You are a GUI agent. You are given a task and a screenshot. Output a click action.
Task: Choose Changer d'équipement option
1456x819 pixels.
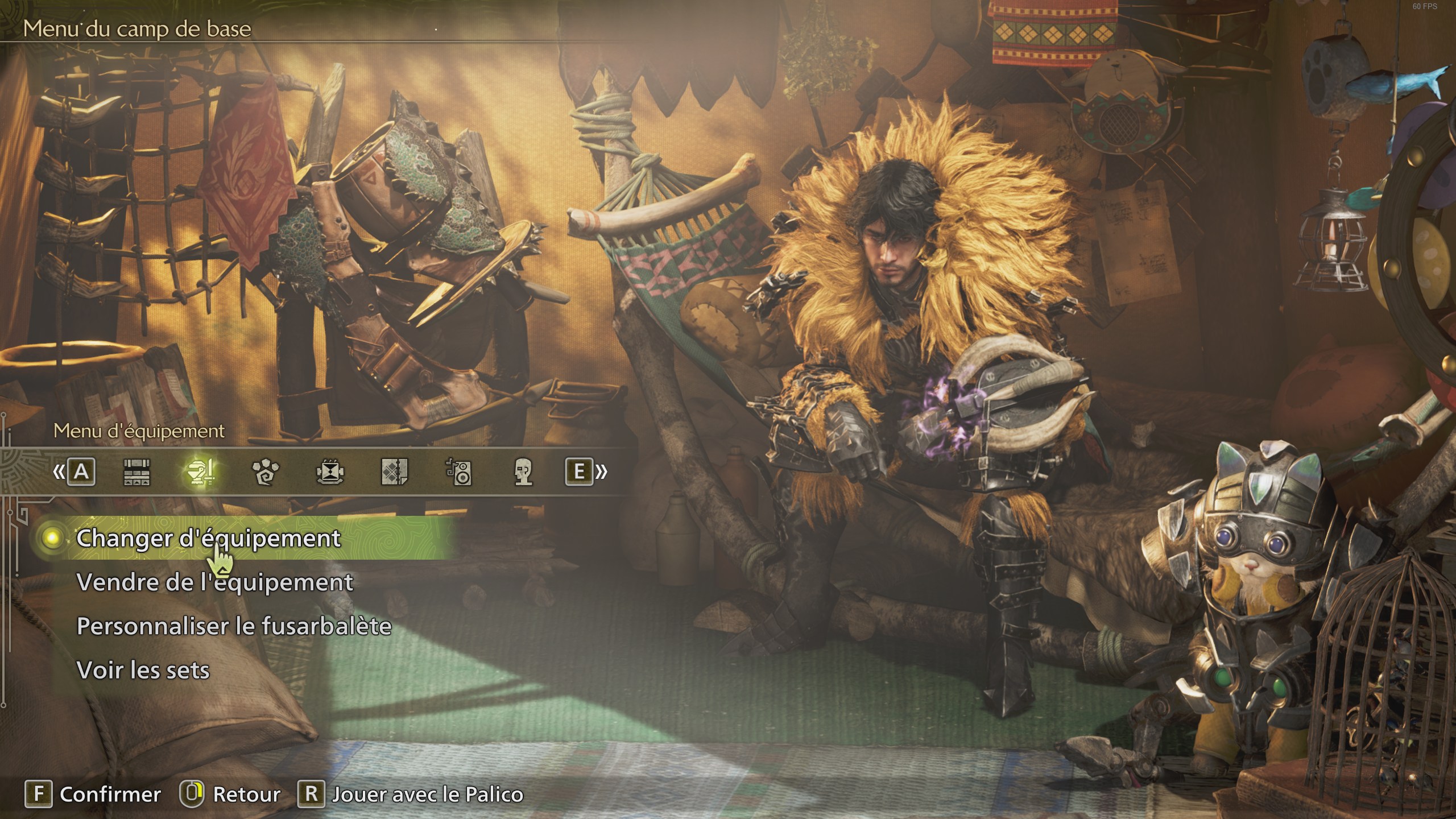[x=208, y=539]
